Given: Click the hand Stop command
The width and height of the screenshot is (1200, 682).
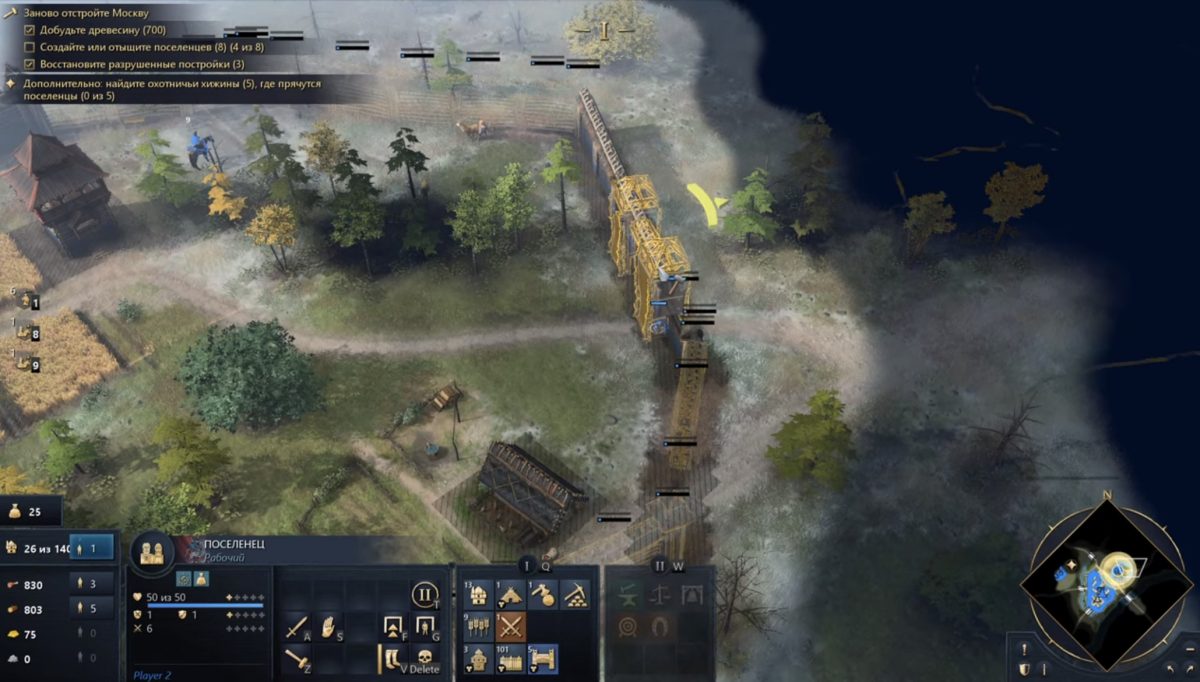Looking at the screenshot, I should coord(329,628).
